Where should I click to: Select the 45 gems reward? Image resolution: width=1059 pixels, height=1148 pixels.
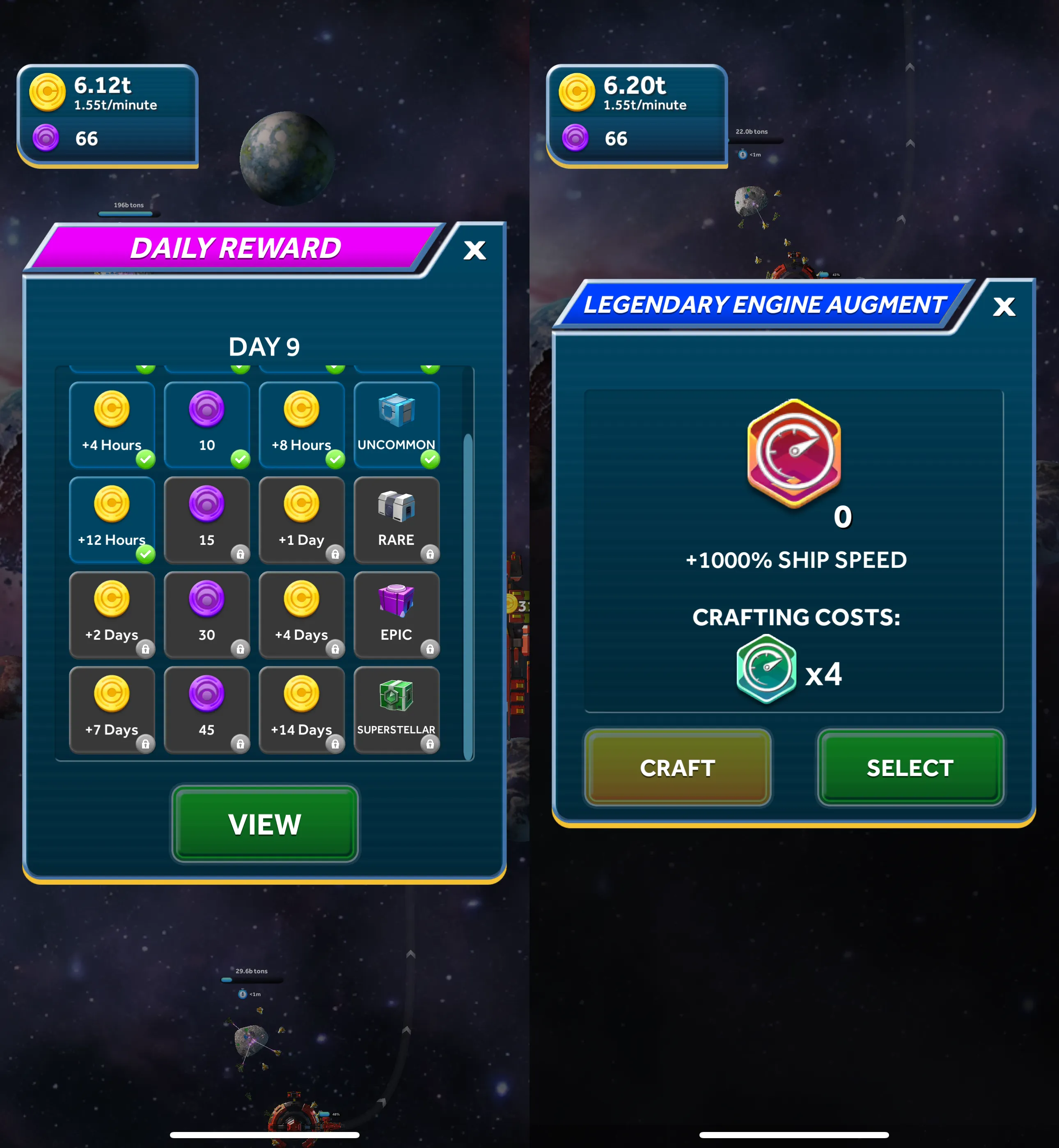207,709
